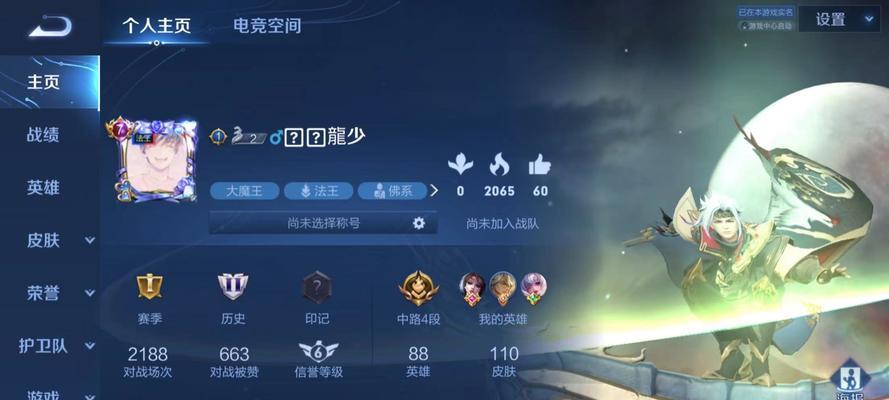Open 我的英雄 hero portraits
This screenshot has width=889, height=400.
tap(502, 289)
